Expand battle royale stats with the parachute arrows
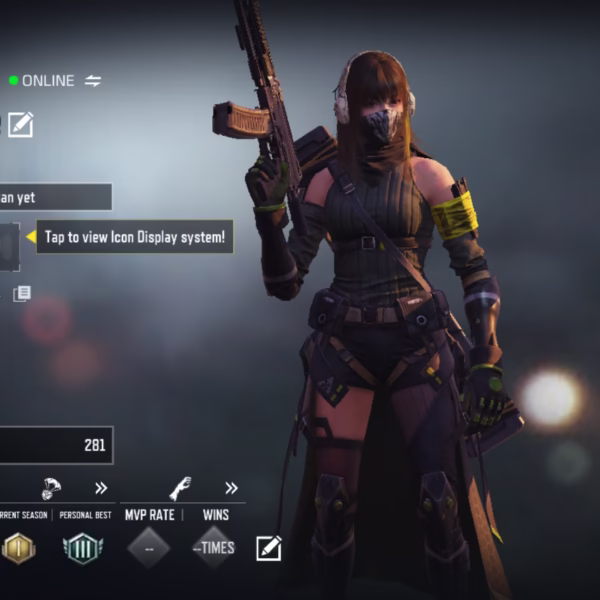Viewport: 600px width, 600px height. click(101, 488)
